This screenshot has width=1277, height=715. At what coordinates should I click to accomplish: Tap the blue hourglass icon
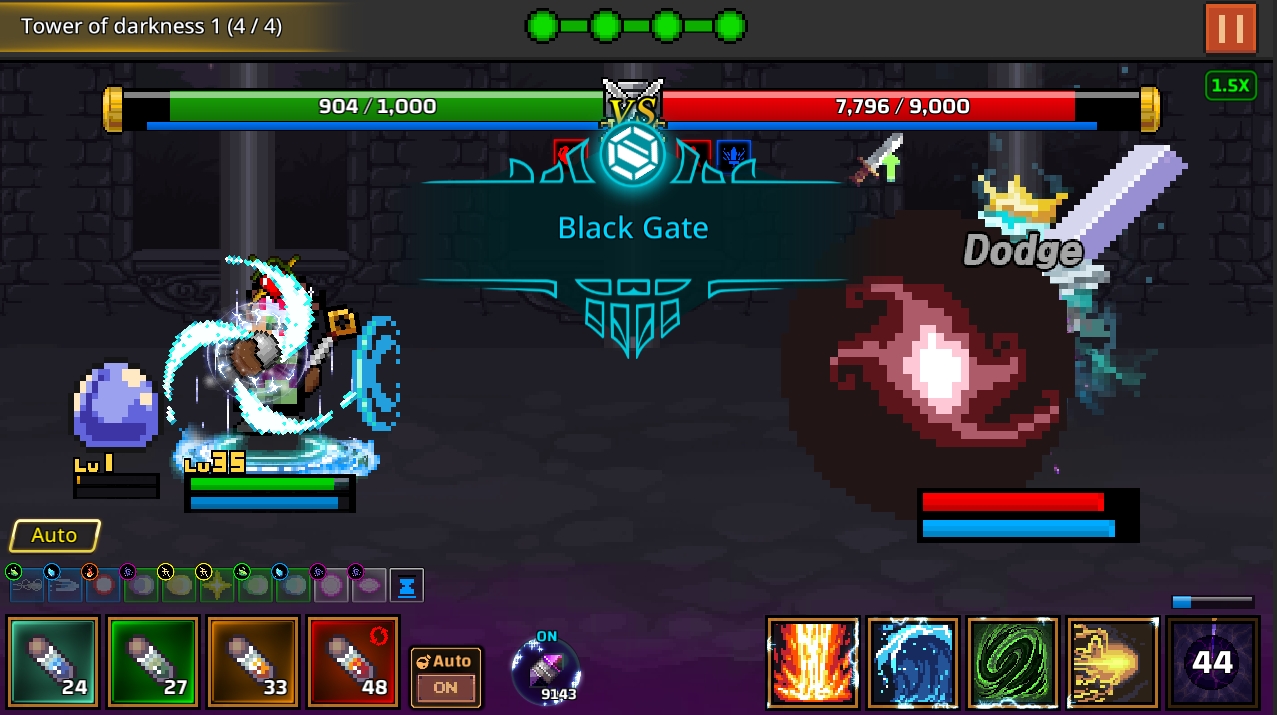coord(407,586)
